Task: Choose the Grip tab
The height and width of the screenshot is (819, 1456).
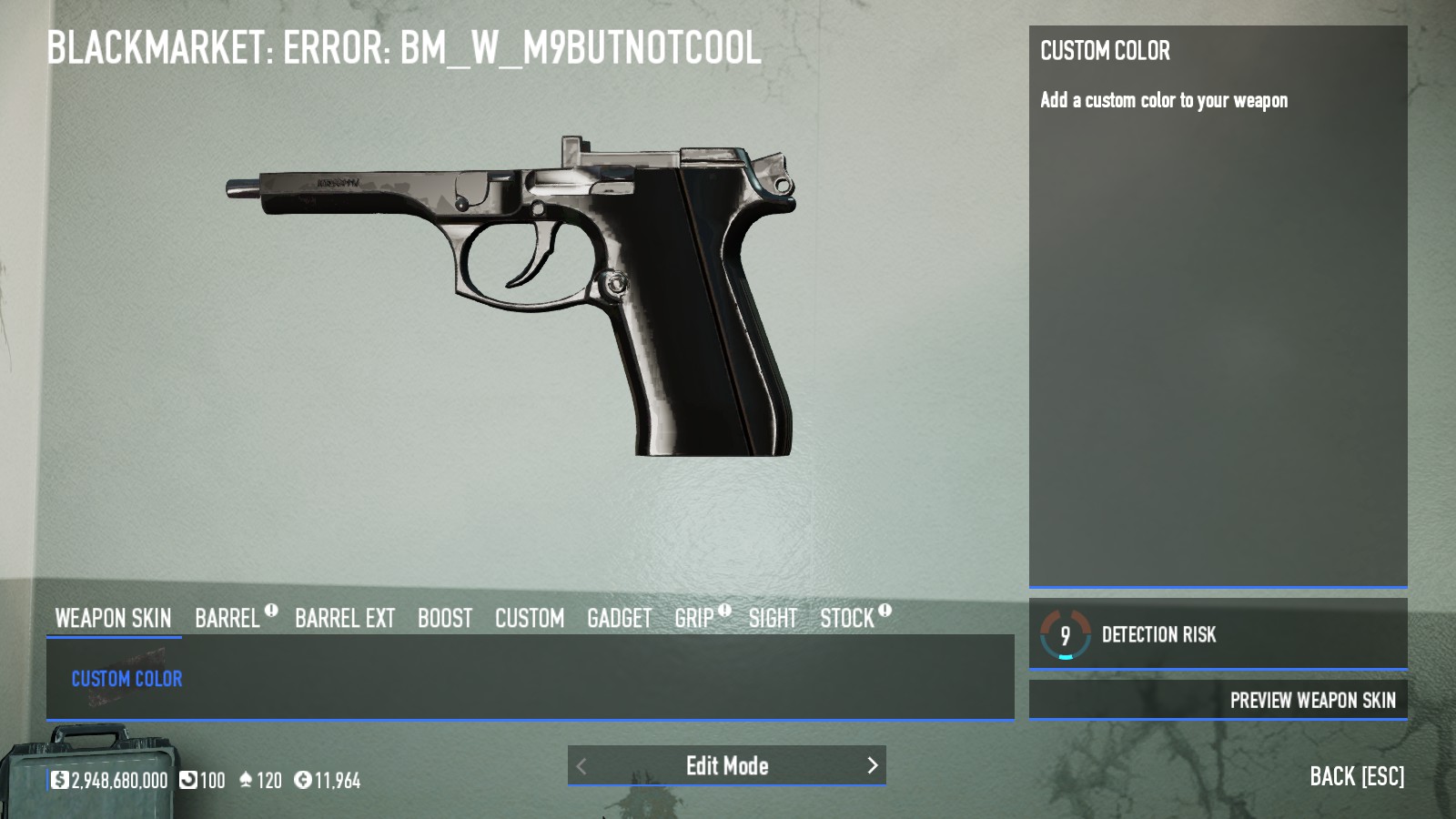Action: (694, 619)
